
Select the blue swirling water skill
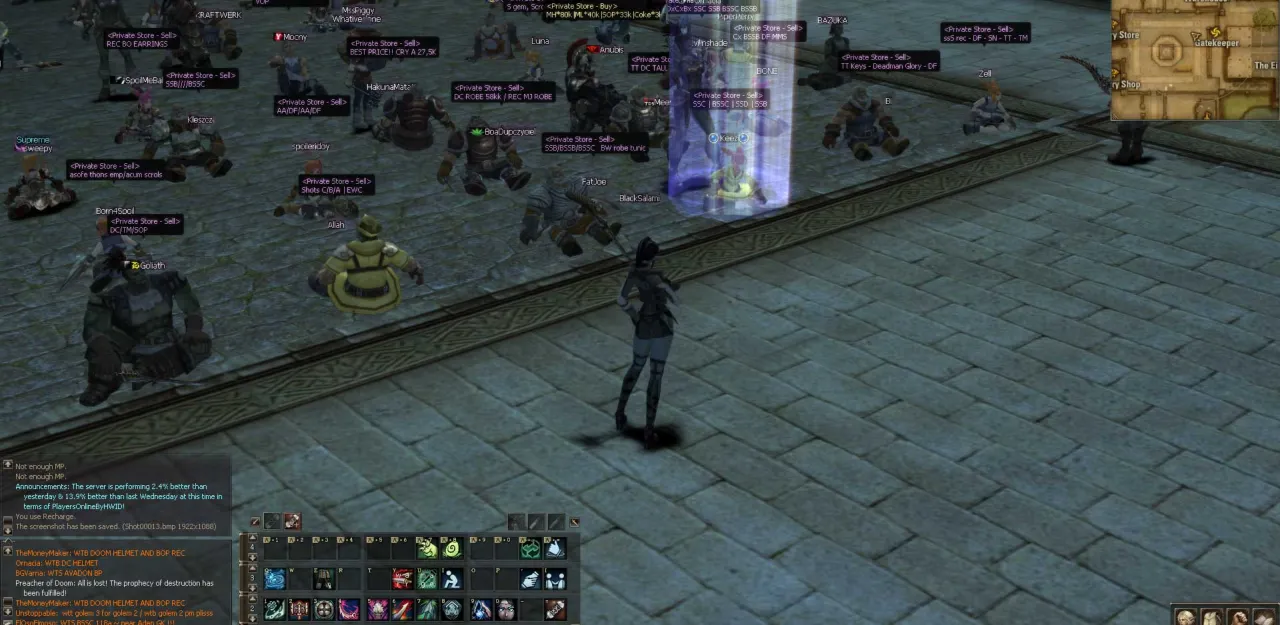pos(275,579)
